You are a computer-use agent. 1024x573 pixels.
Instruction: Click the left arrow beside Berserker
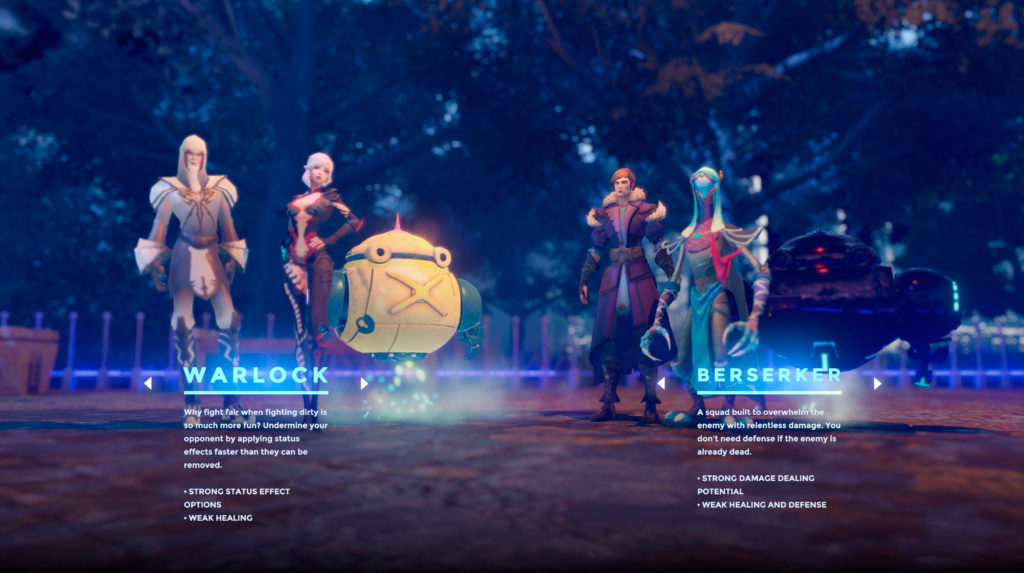click(x=661, y=382)
